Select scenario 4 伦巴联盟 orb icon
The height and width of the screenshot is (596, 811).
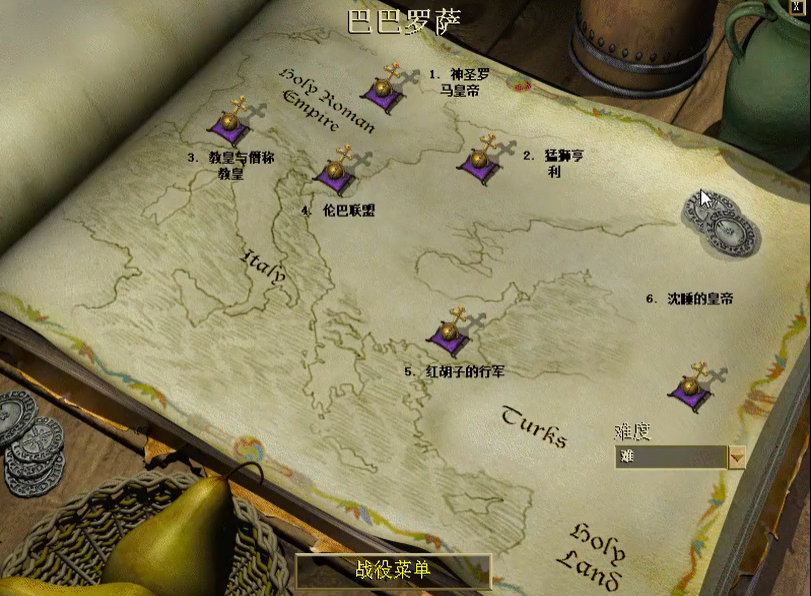335,171
